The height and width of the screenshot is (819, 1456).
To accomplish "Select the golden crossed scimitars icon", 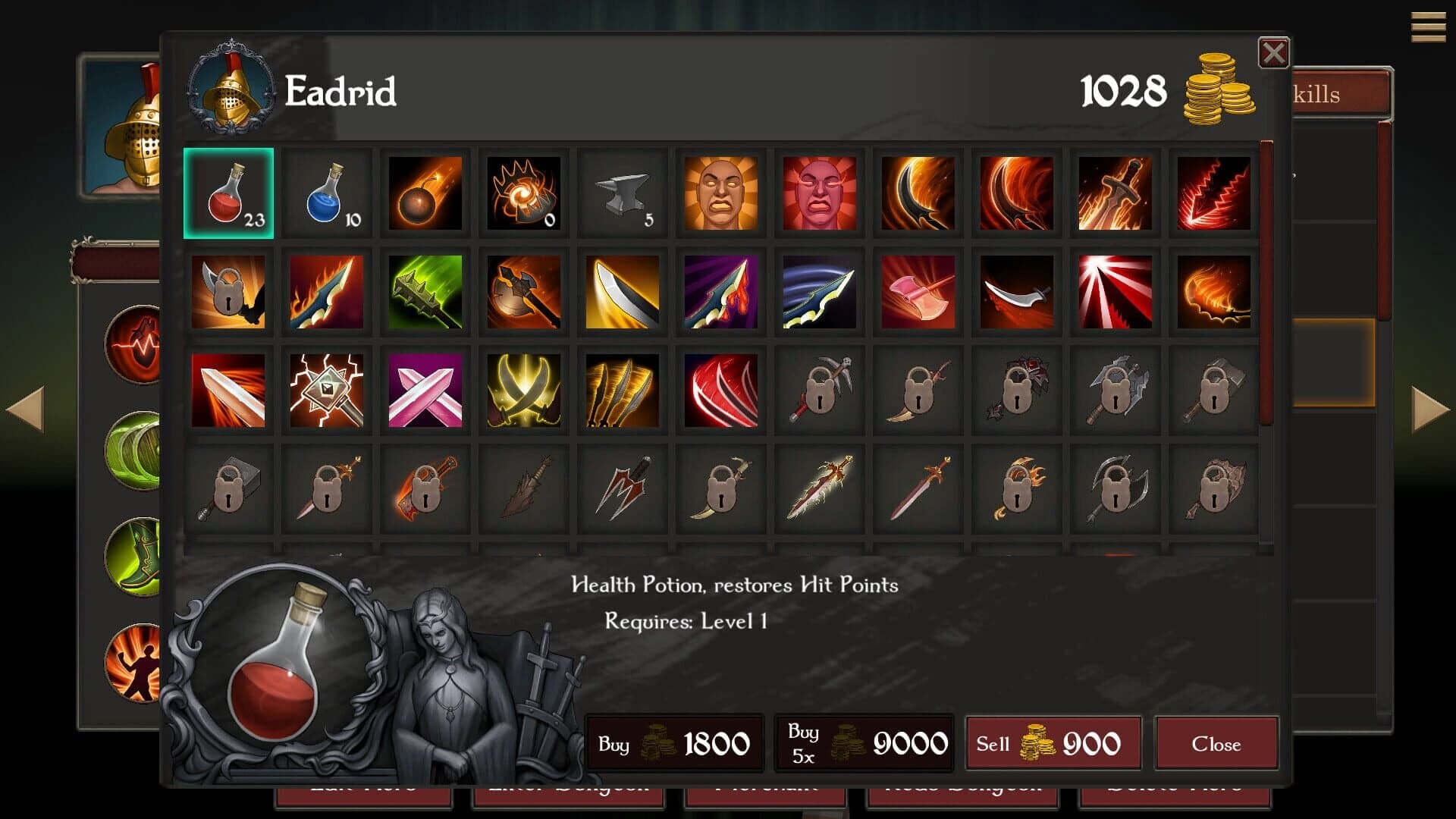I will coord(523,391).
